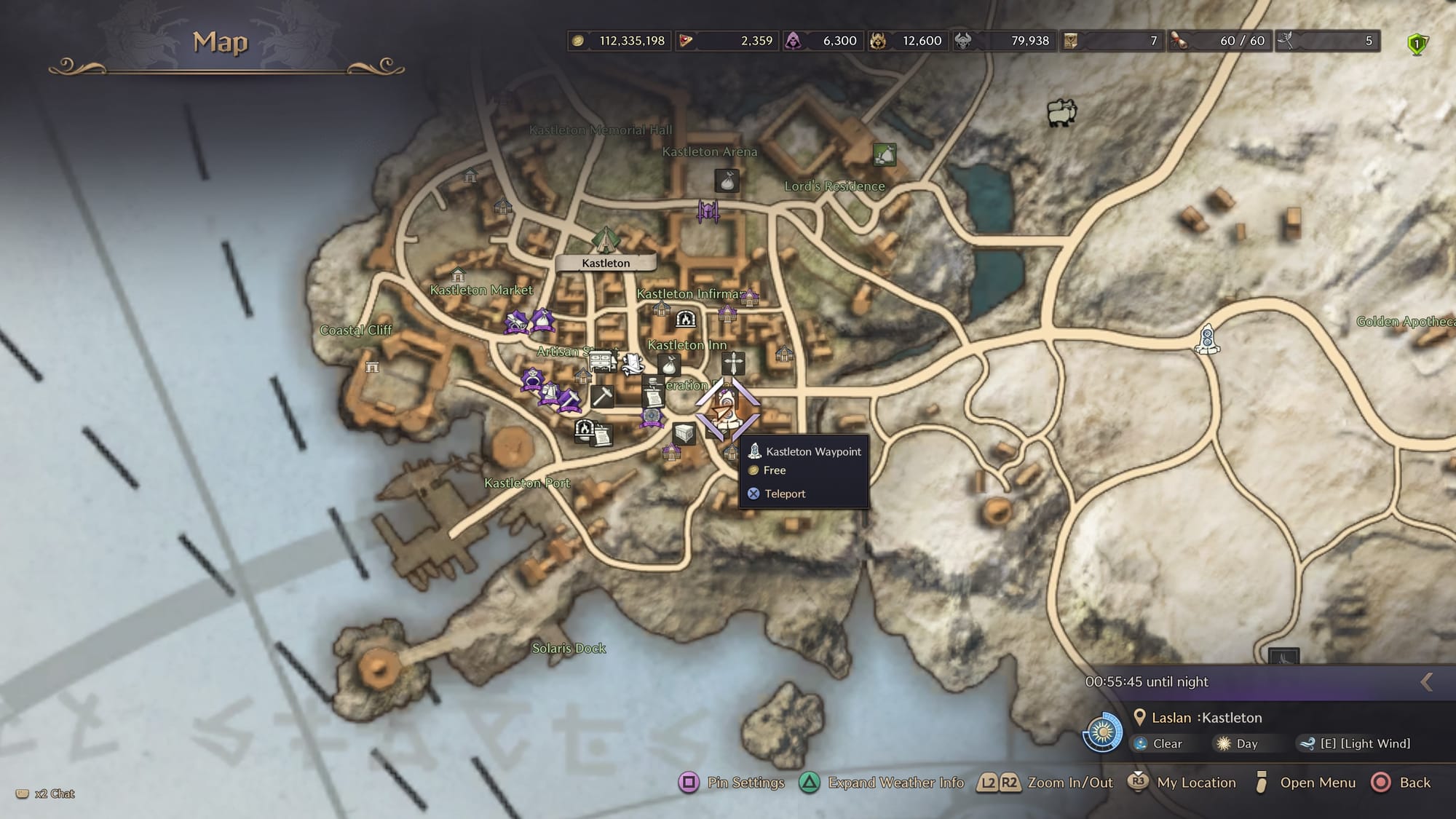Choose Teleport in the waypoint tooltip
1456x819 pixels.
[x=784, y=494]
